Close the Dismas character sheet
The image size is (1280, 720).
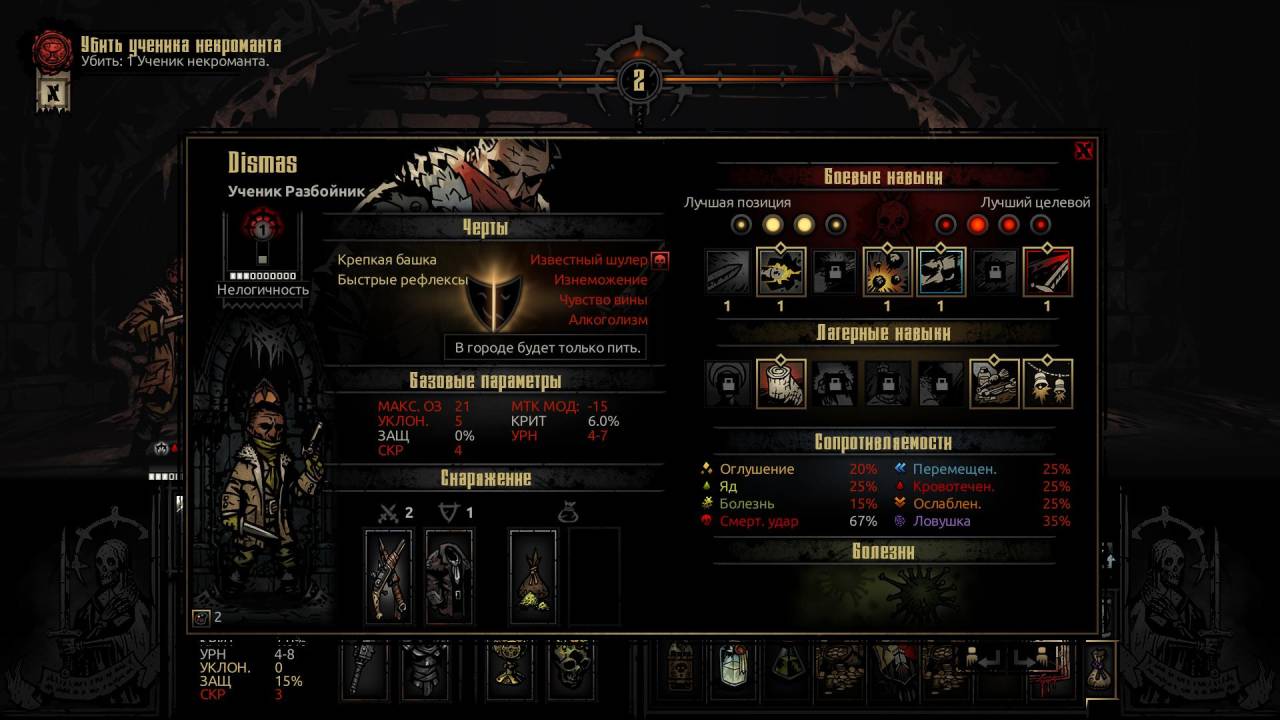pos(1083,151)
